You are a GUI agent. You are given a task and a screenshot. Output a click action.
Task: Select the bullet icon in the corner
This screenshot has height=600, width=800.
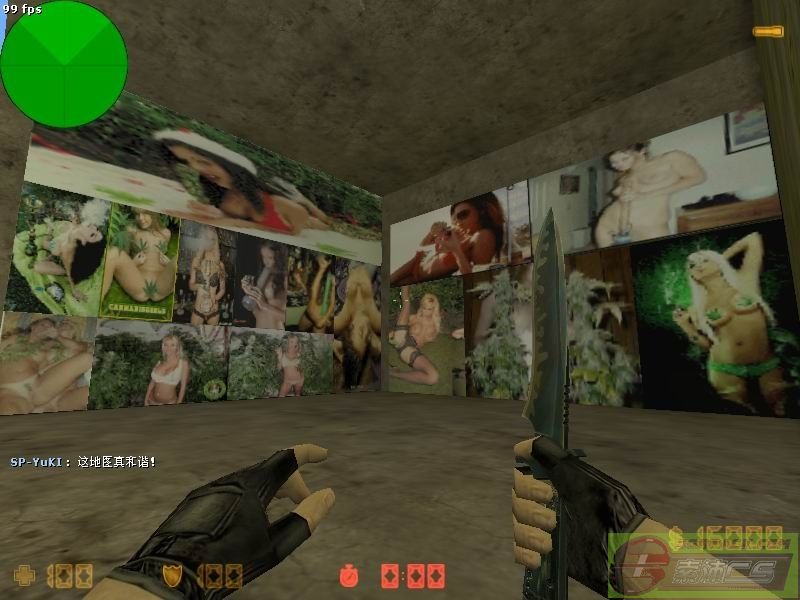click(768, 32)
